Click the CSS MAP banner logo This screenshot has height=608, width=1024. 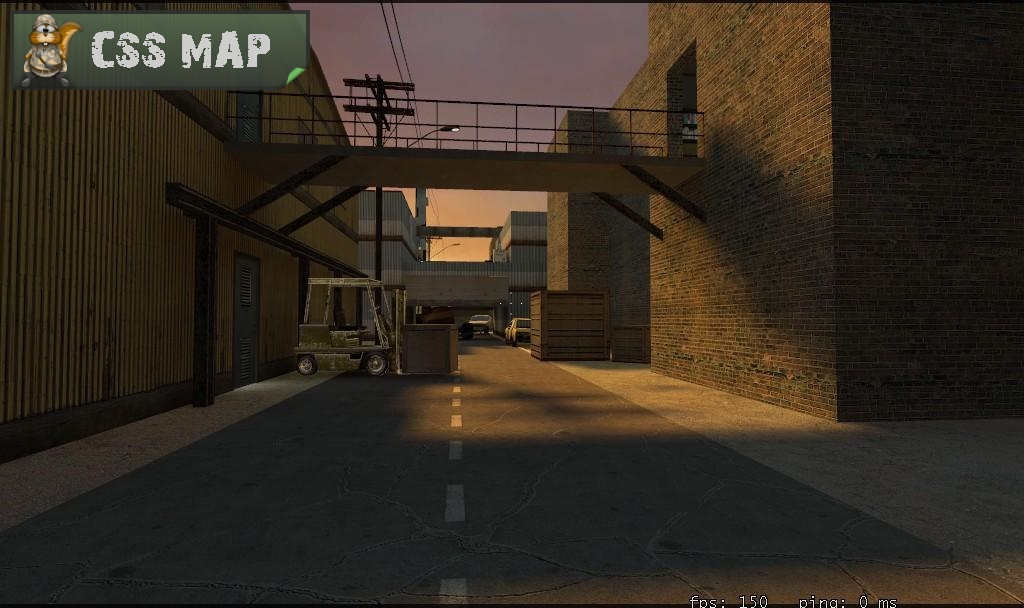159,50
